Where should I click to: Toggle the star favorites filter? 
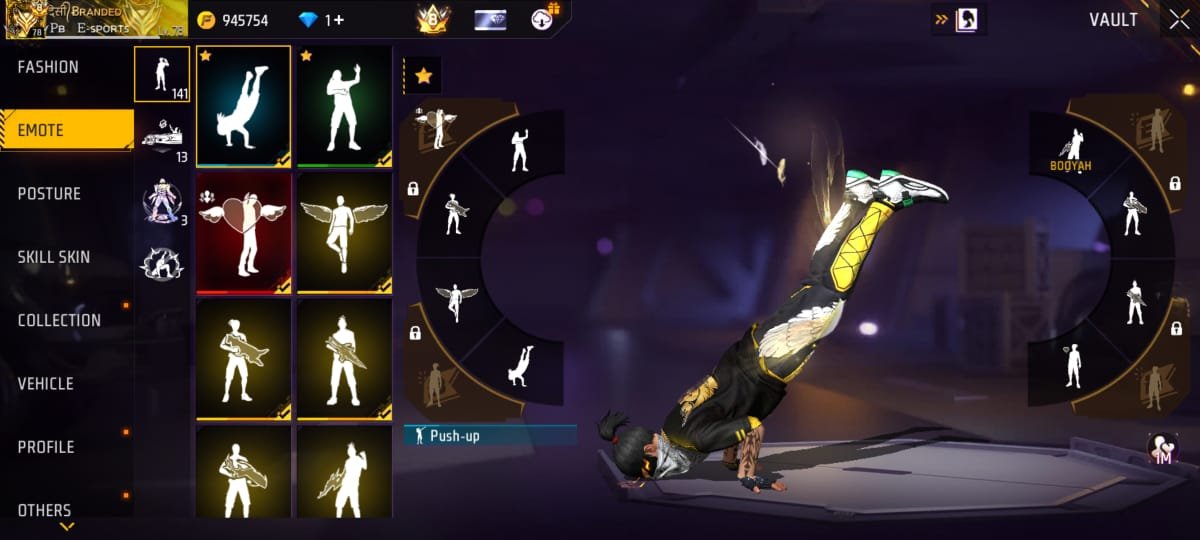[x=423, y=75]
